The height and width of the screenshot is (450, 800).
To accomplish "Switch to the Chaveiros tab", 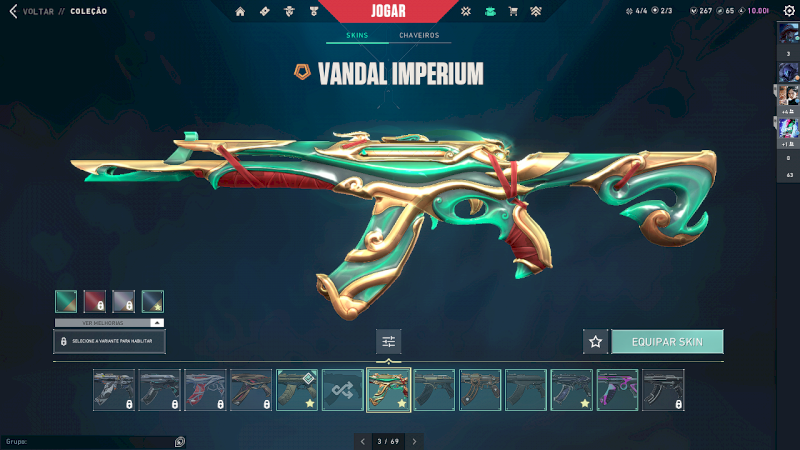I will click(419, 36).
